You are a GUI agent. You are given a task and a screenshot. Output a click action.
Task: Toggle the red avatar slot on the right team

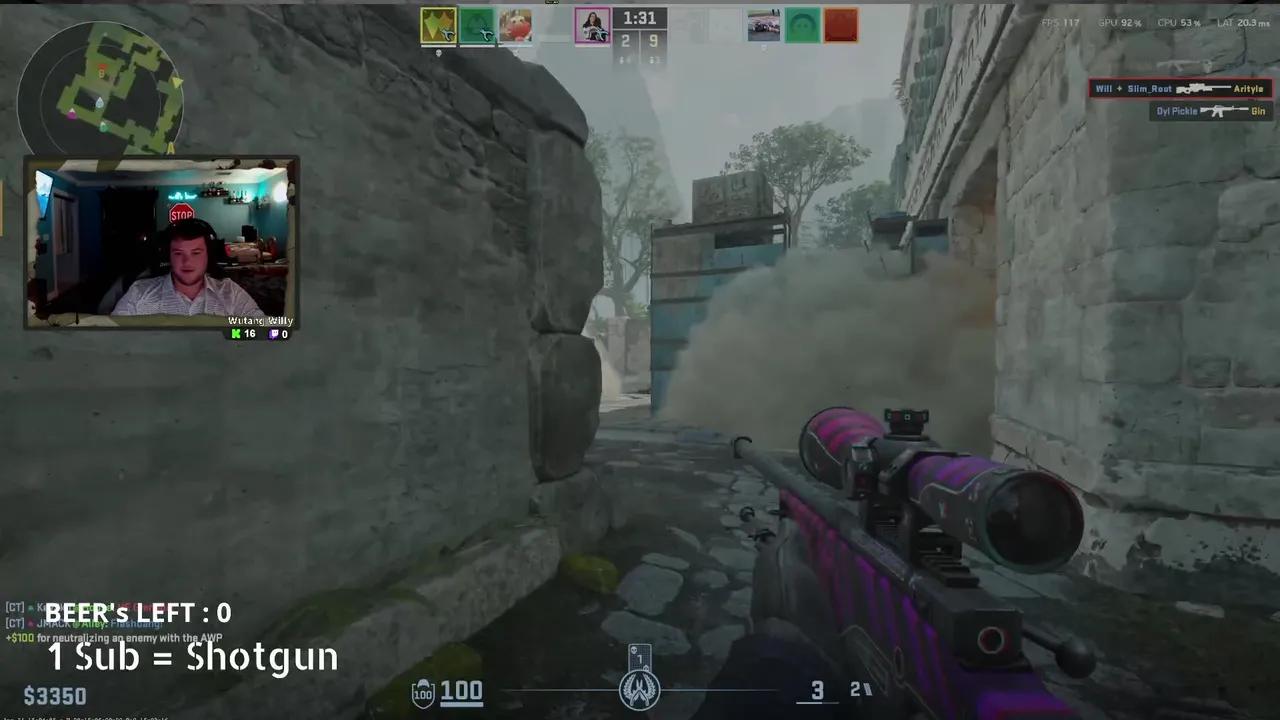[x=840, y=25]
